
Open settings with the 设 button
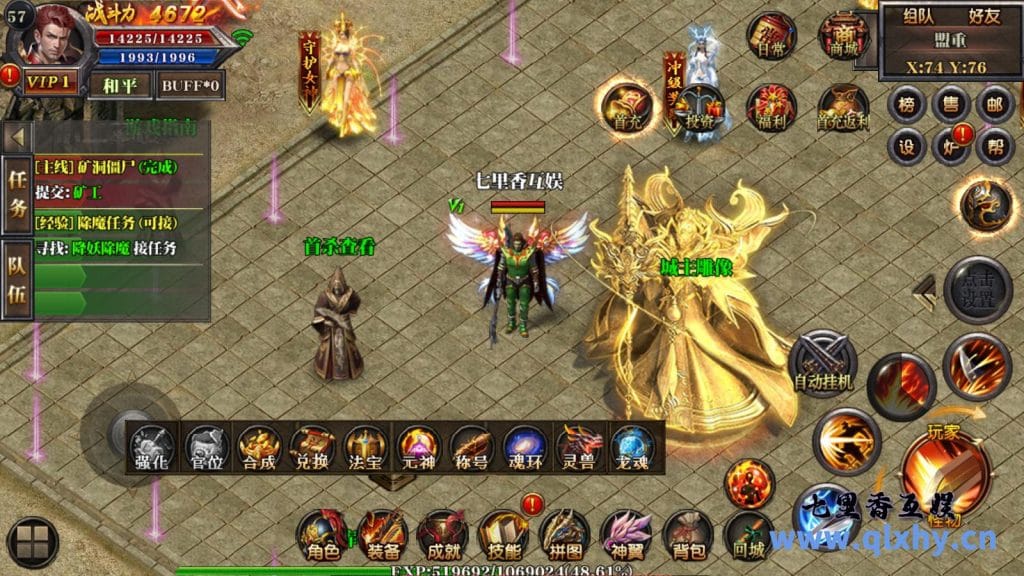[x=907, y=147]
